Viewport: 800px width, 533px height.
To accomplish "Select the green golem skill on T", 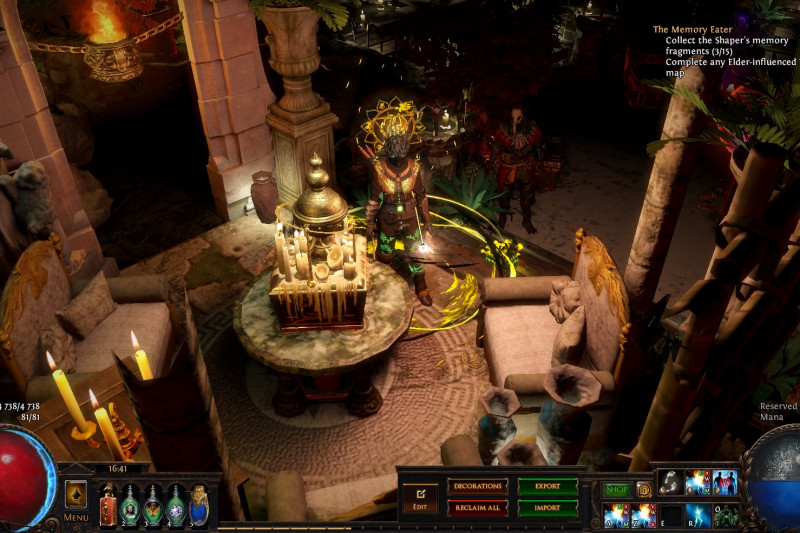I will 725,515.
